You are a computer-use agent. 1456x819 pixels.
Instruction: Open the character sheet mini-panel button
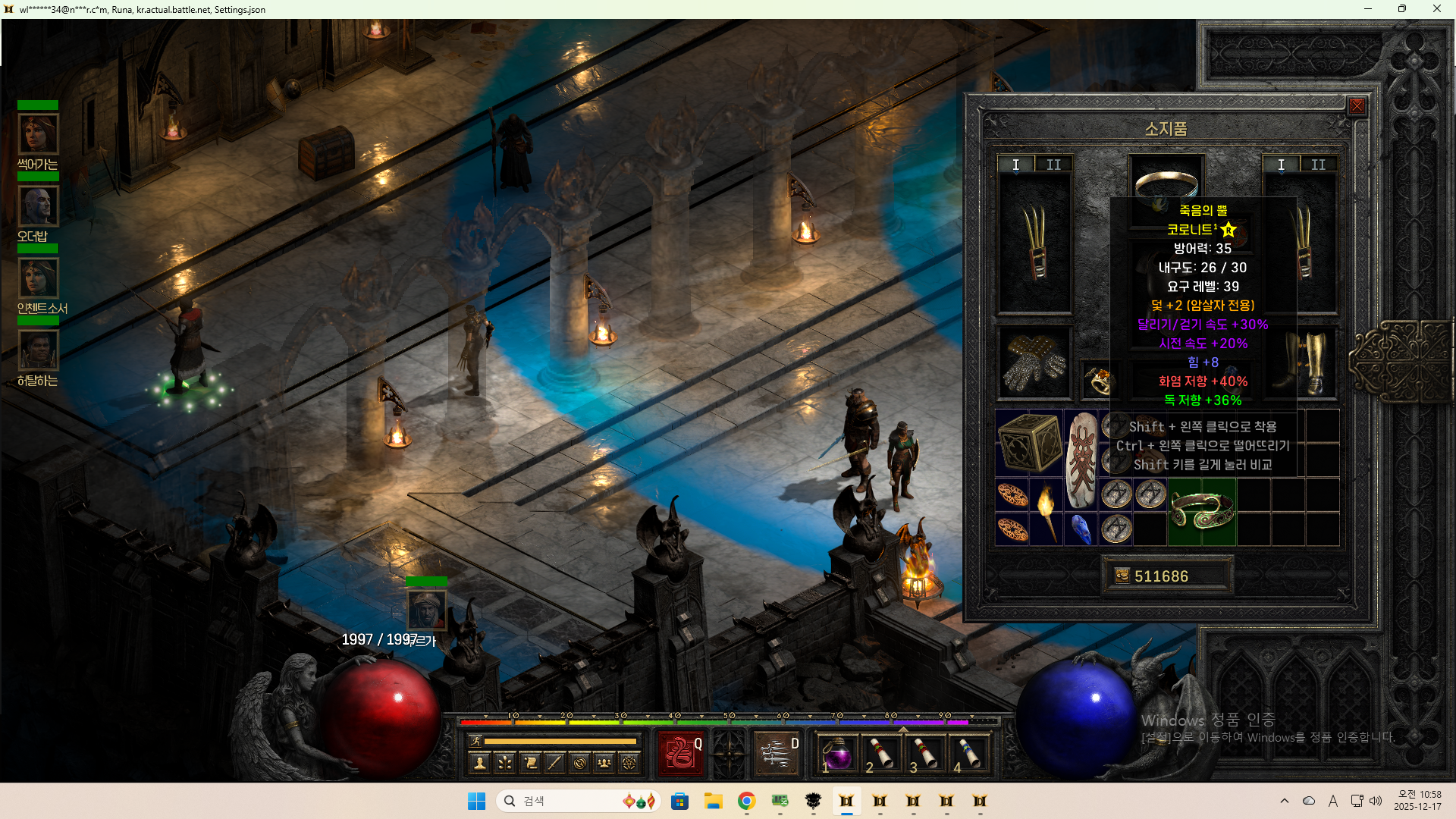point(479,763)
